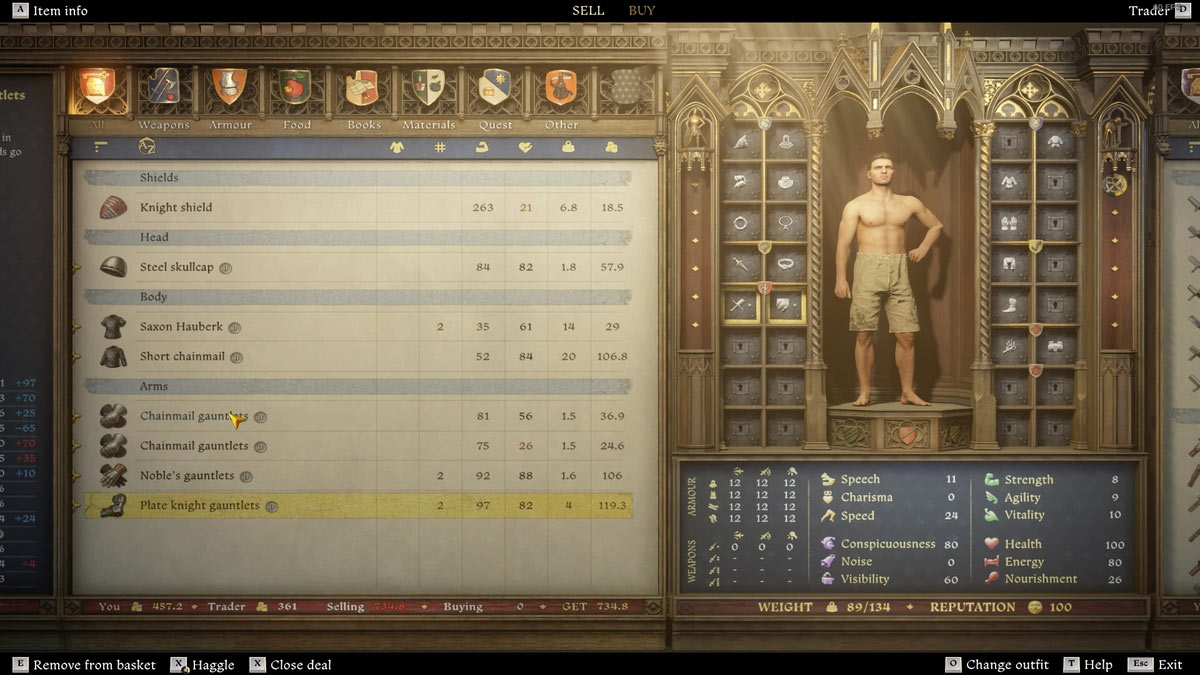Show All items category tab

(97, 92)
